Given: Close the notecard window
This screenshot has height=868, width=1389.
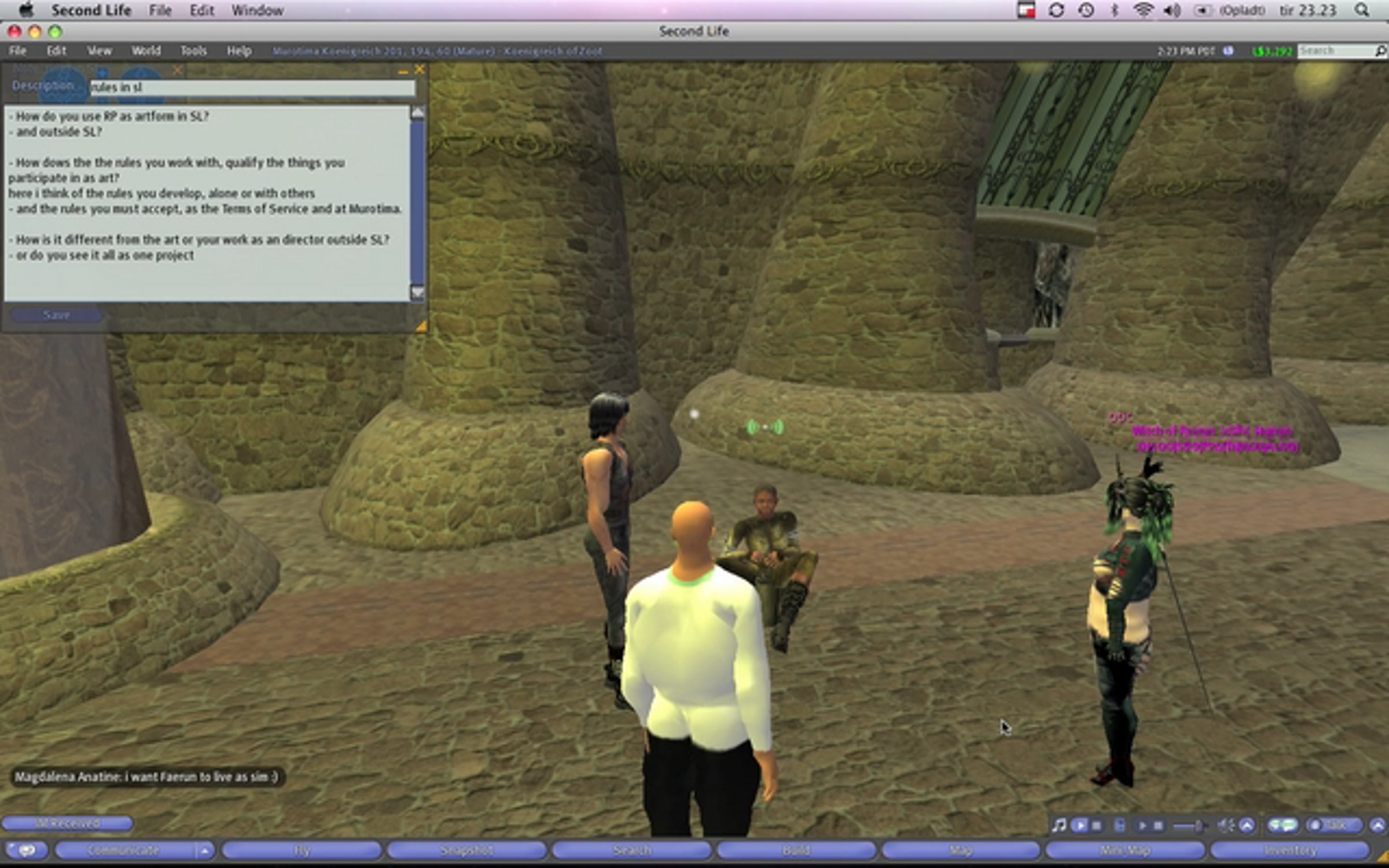Looking at the screenshot, I should pos(420,70).
